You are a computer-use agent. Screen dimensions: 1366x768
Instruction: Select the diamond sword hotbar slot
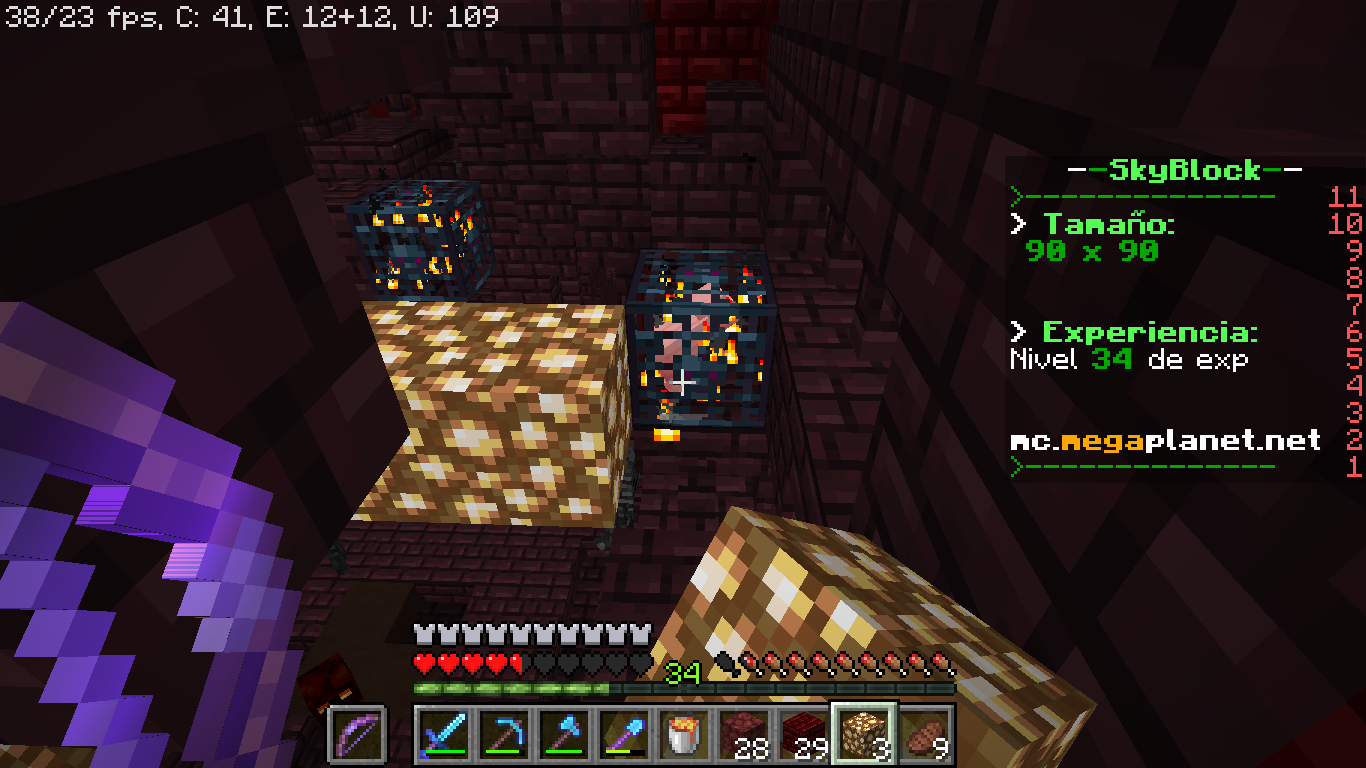(x=444, y=734)
